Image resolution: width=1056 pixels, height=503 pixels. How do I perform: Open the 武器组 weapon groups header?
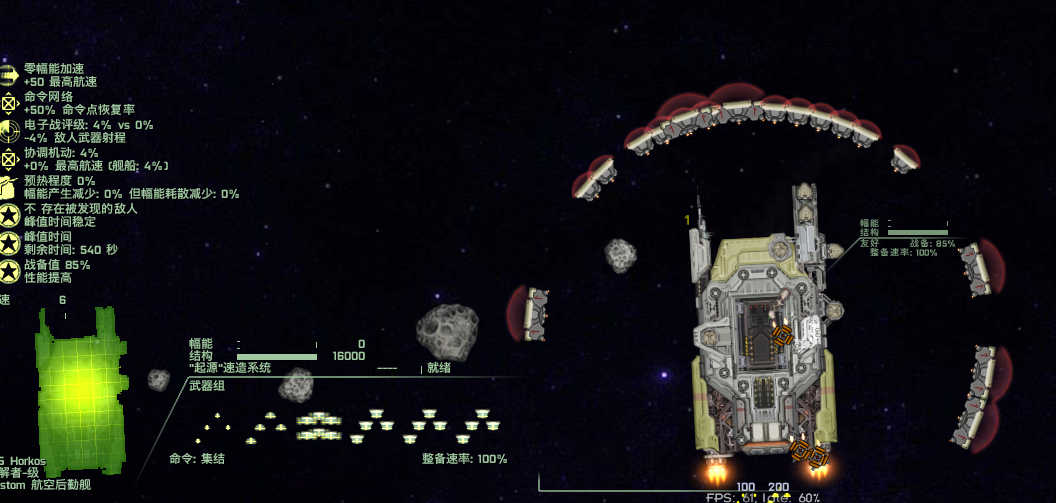208,386
